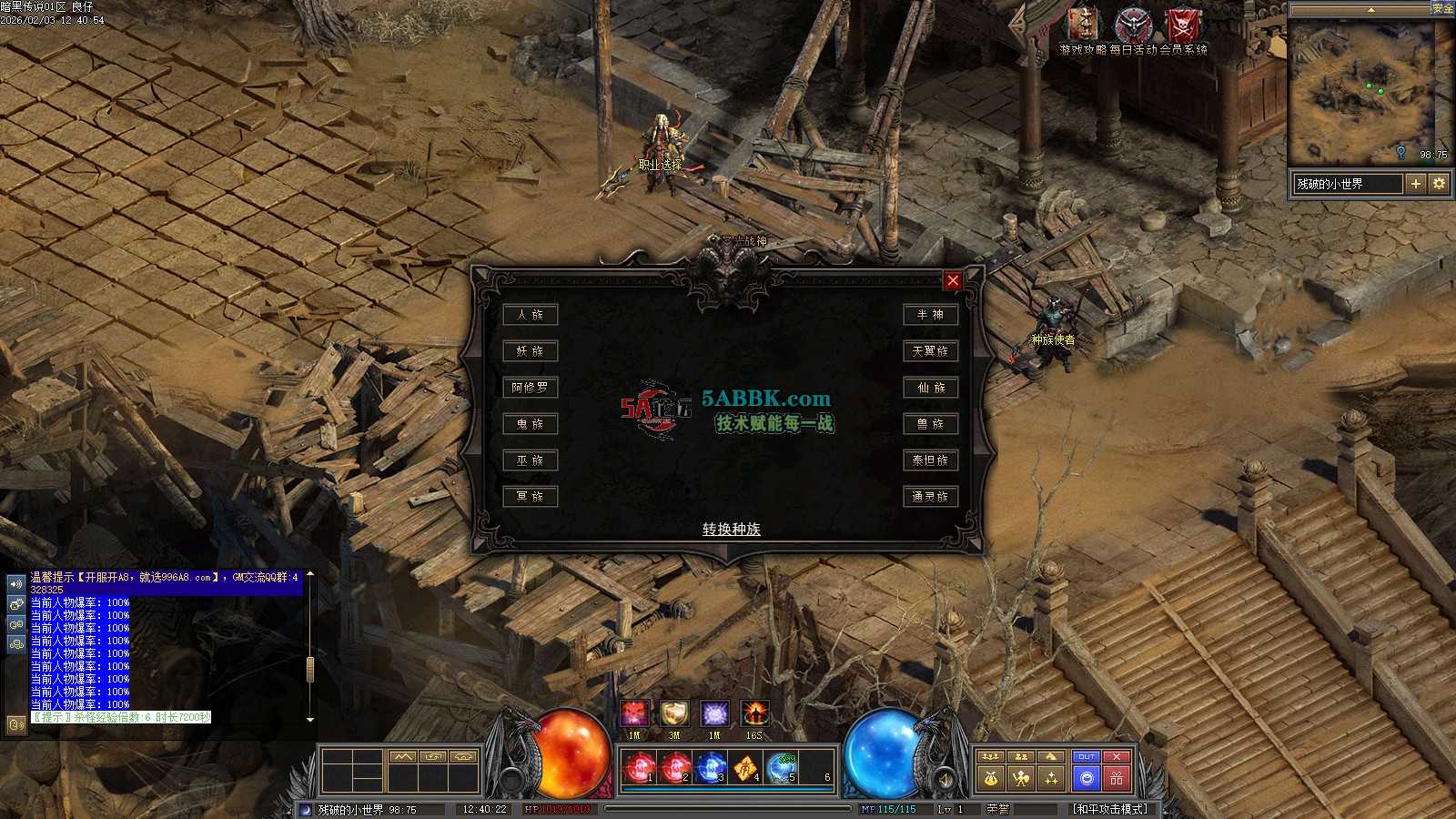Image resolution: width=1456 pixels, height=819 pixels.
Task: Choose the 阿修罗 race option
Action: click(530, 388)
